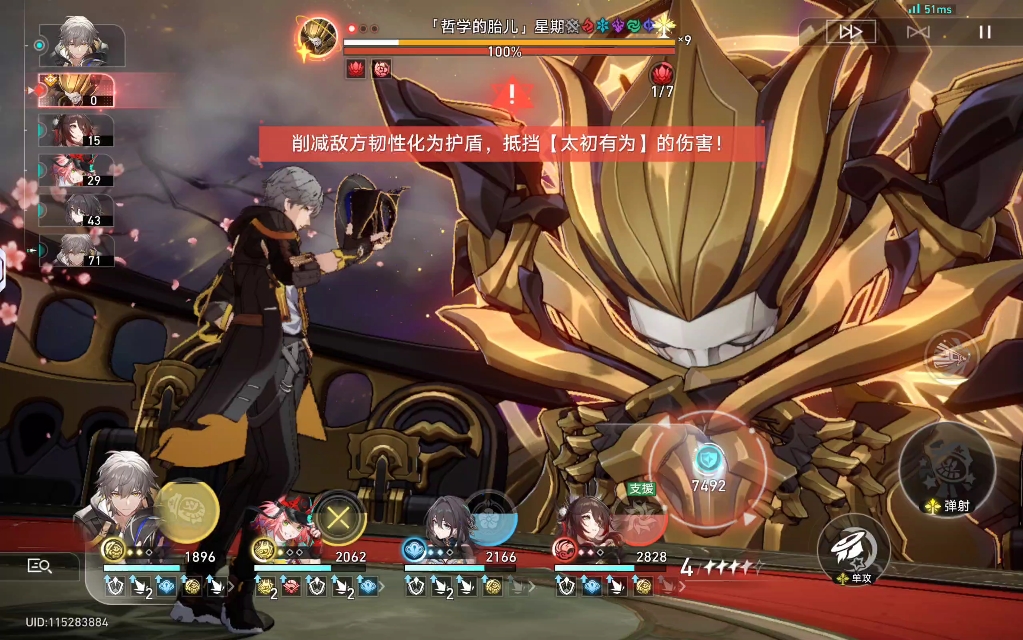This screenshot has width=1023, height=640.
Task: Select the turn-order portrait with action value 71
Action: 76,250
